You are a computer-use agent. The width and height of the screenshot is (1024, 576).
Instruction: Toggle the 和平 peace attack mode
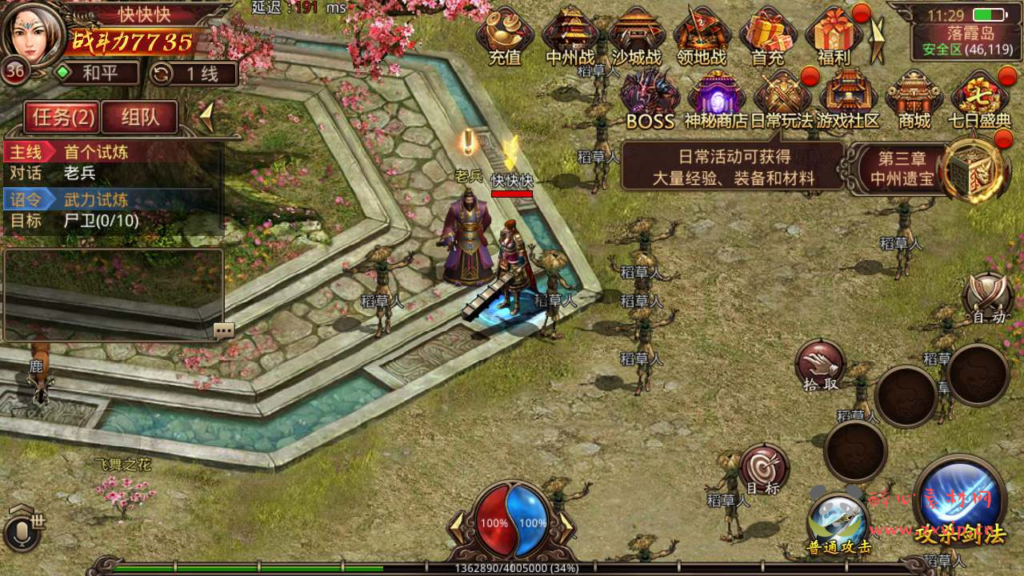tap(93, 73)
